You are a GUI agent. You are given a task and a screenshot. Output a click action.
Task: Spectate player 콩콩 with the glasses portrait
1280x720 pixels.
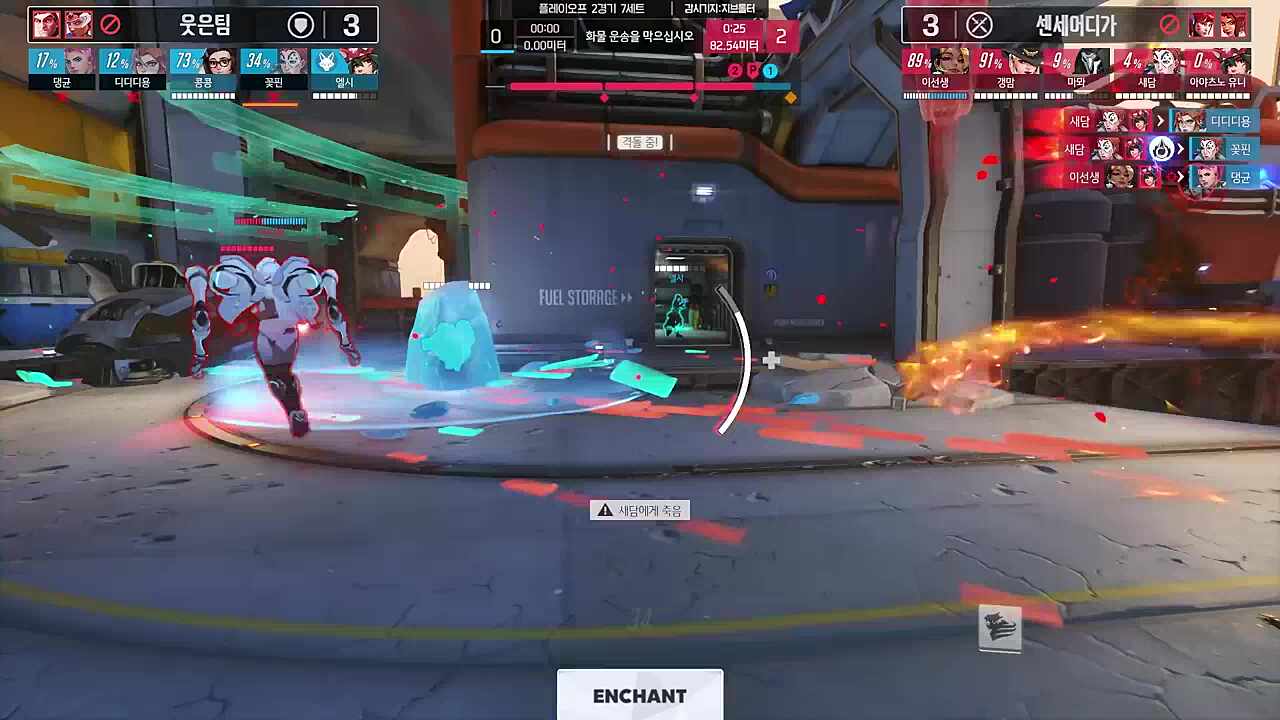pos(203,68)
